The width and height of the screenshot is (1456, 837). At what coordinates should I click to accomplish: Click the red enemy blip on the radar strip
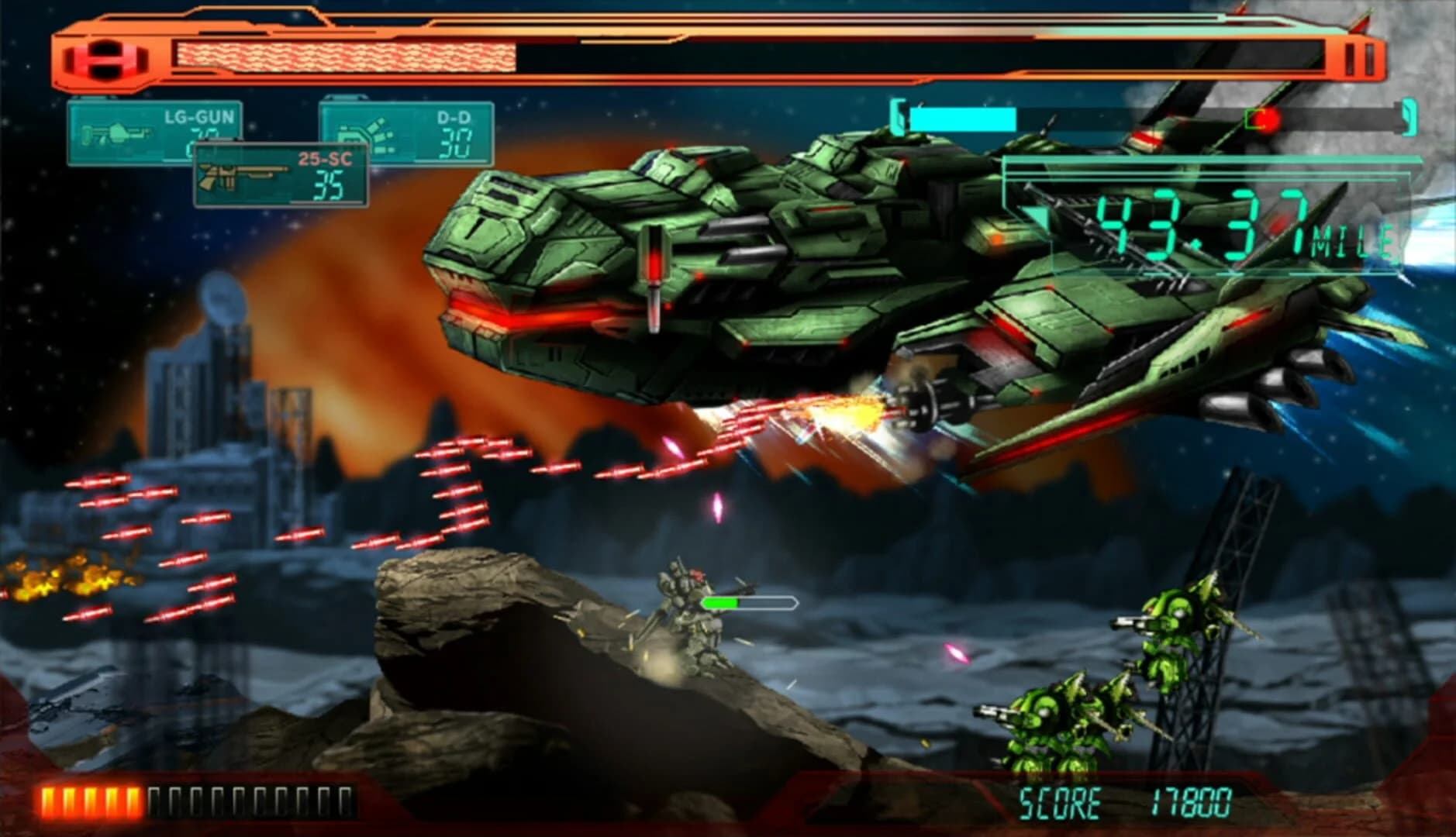coord(1267,120)
